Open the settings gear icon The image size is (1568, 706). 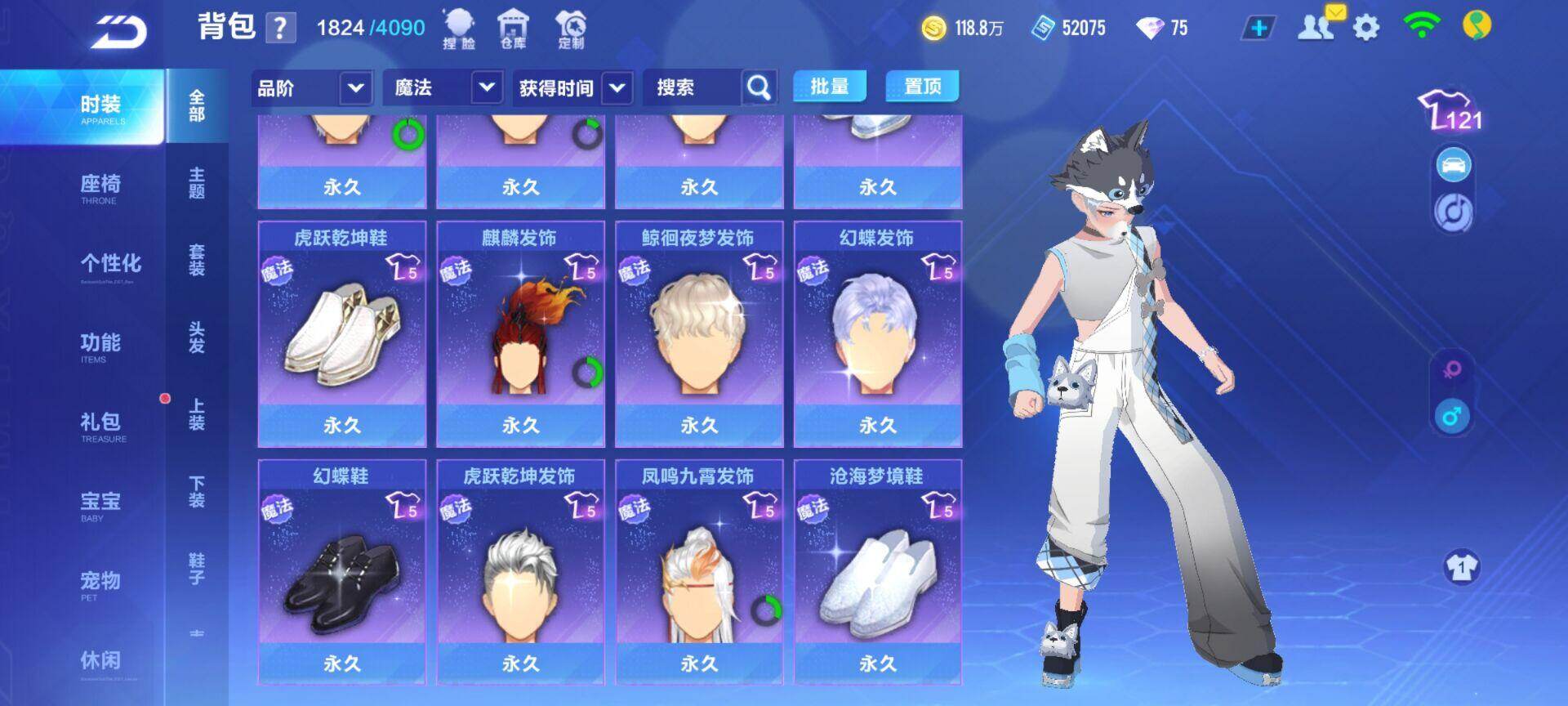point(1366,29)
